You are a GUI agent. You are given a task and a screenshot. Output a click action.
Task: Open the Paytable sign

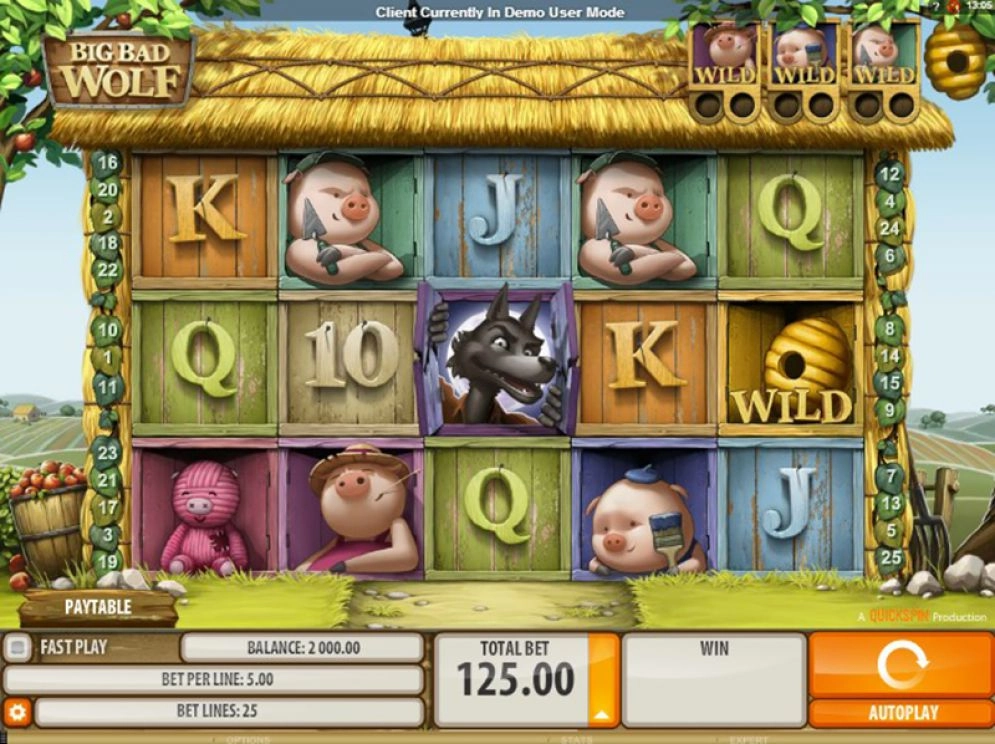point(98,607)
